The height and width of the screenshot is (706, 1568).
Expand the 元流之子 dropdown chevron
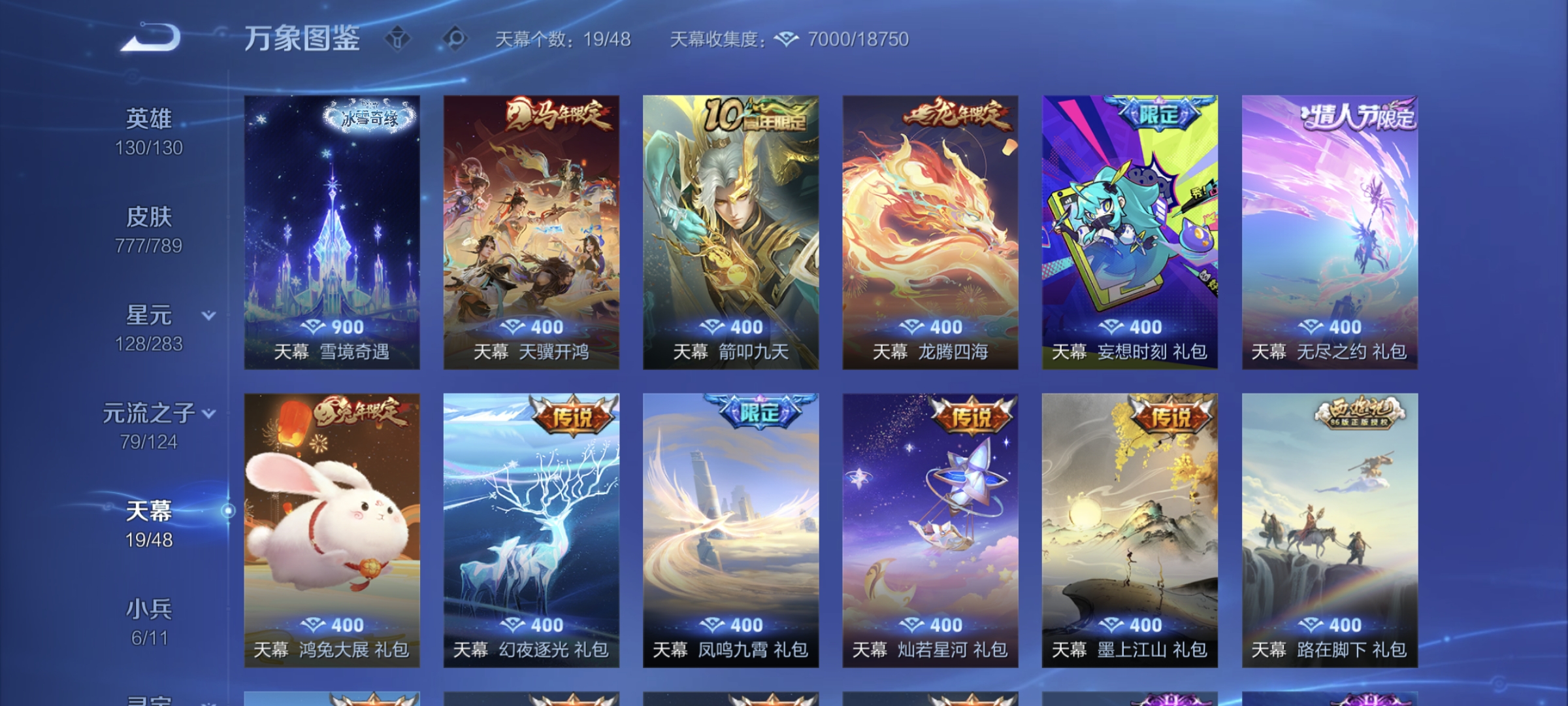tap(208, 414)
